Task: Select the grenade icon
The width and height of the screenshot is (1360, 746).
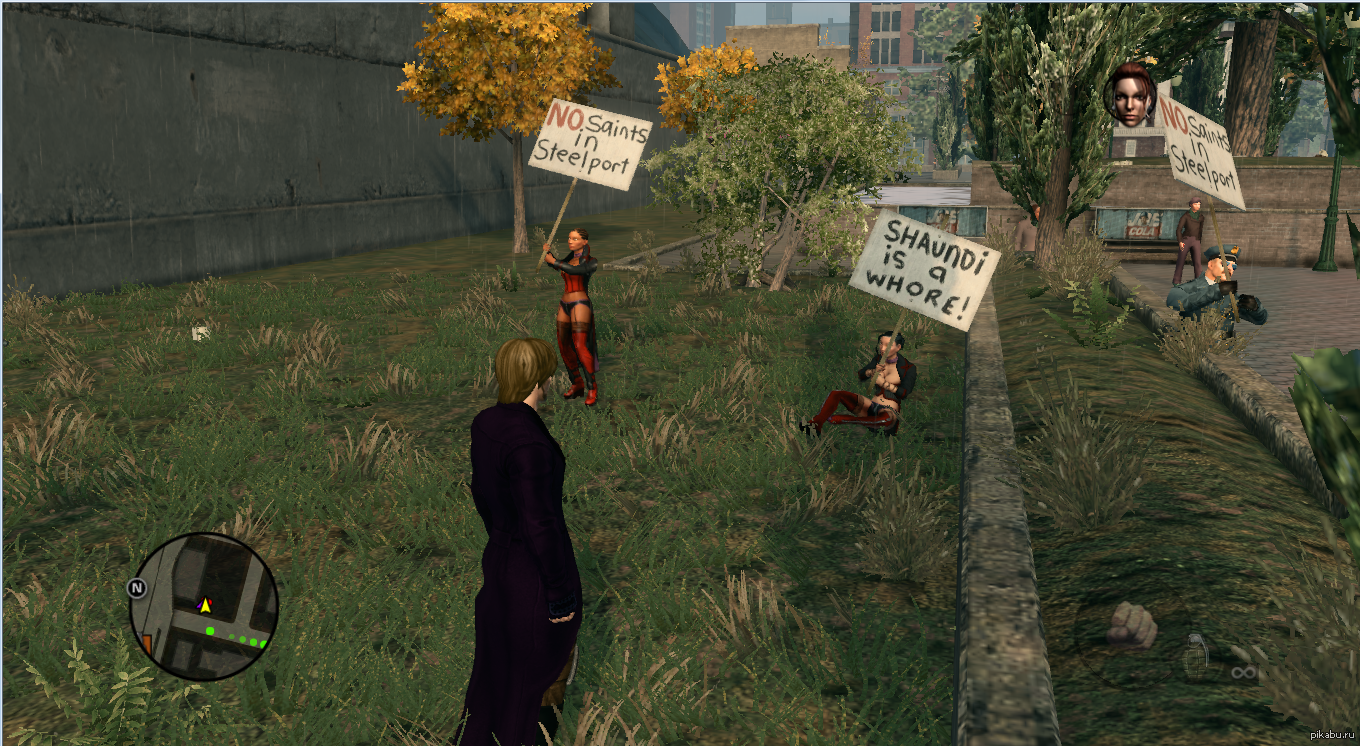Action: [x=1196, y=656]
